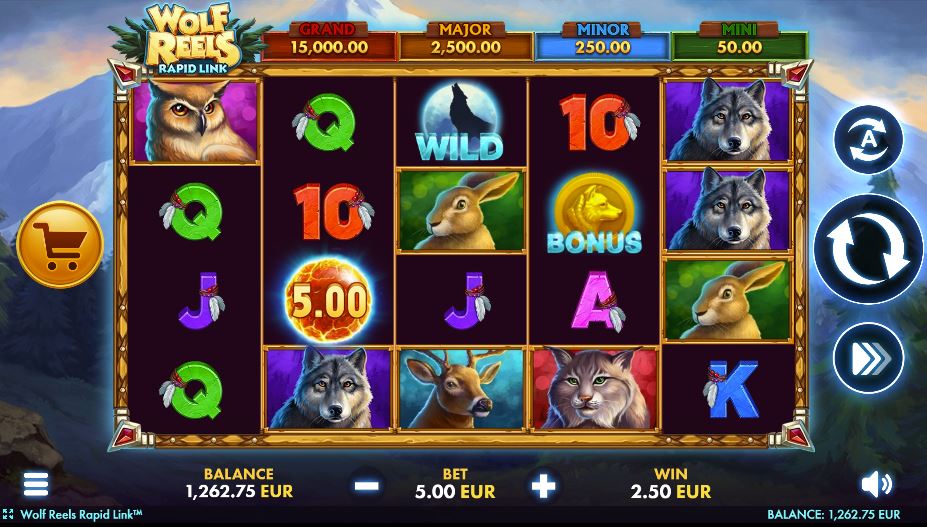927x527 pixels.
Task: Activate the autoplay button
Action: (867, 141)
